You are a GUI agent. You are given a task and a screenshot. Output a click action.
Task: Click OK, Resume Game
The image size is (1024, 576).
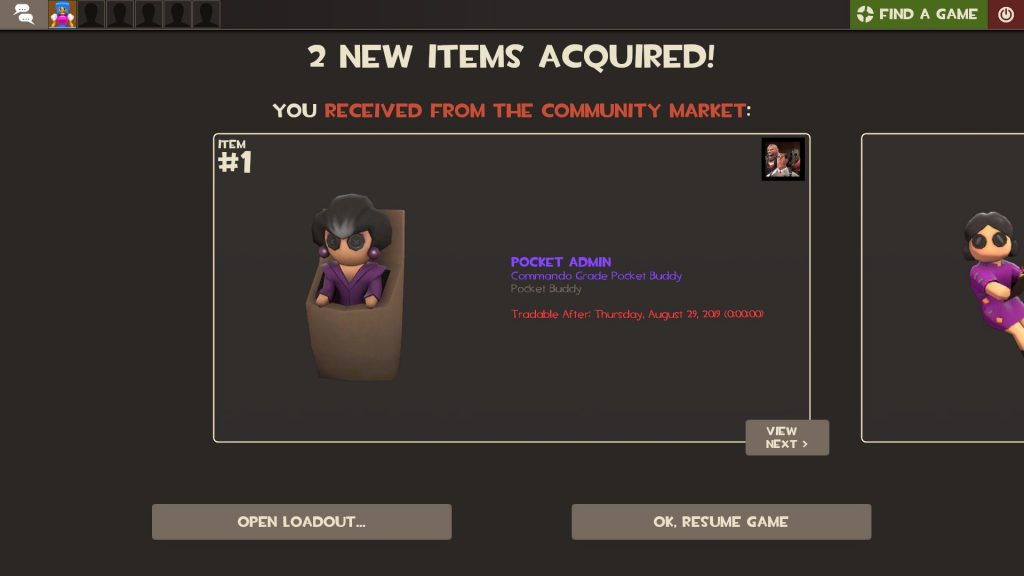(721, 522)
